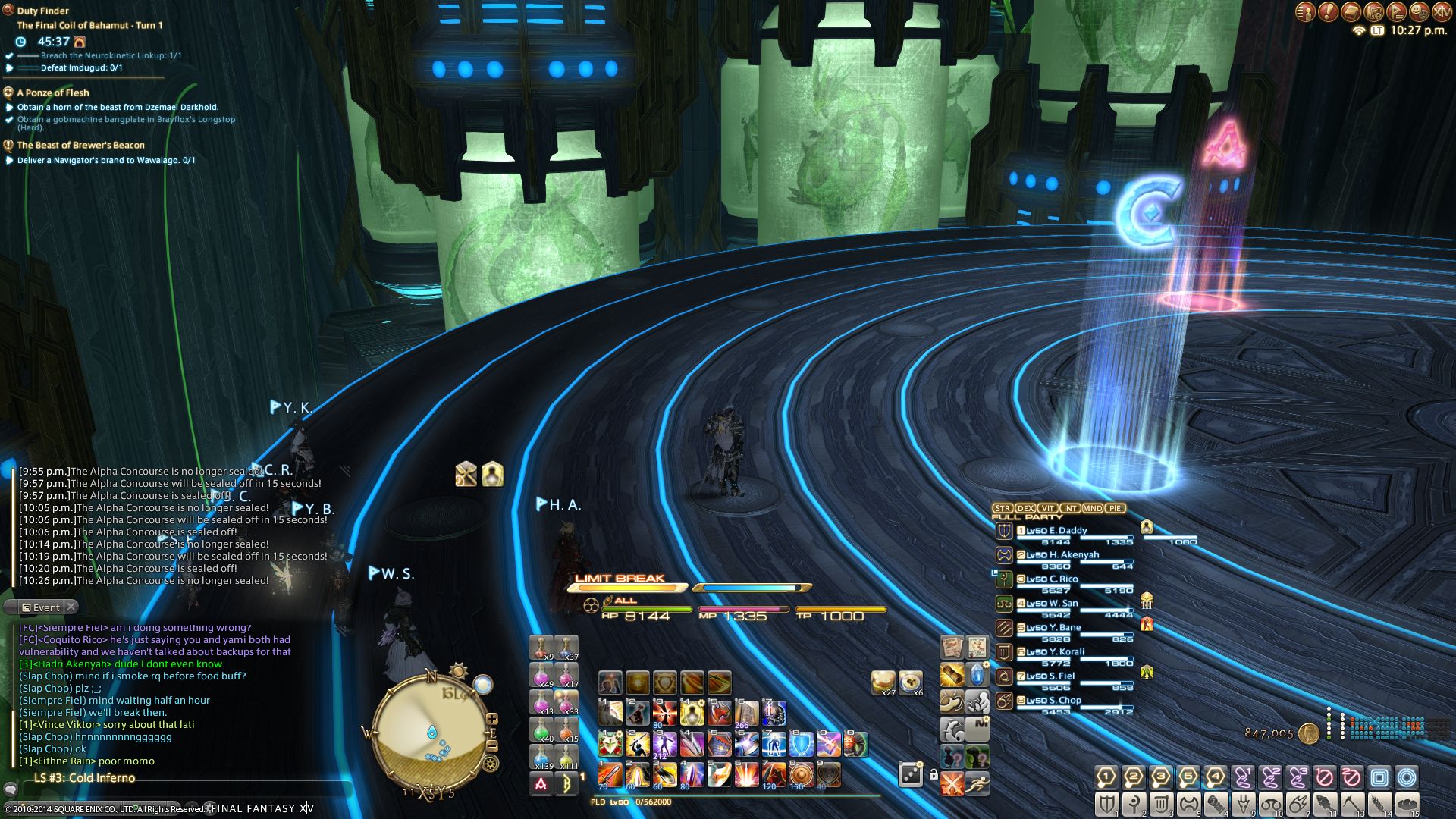This screenshot has height=819, width=1456.
Task: Activate the blue shield ability on the hotbar
Action: coord(801,744)
